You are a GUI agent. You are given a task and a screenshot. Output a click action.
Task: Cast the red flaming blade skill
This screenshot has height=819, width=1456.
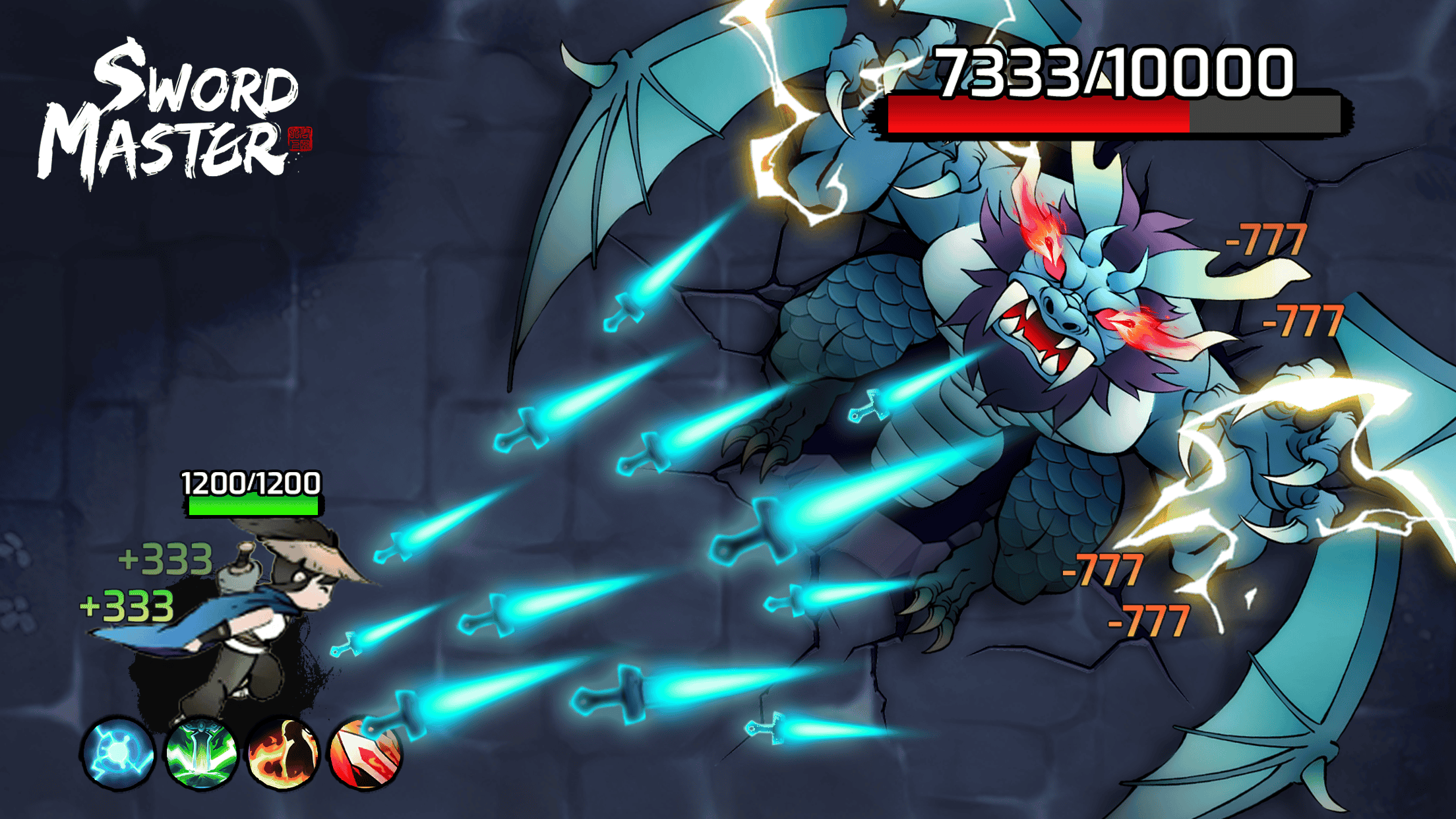click(365, 753)
